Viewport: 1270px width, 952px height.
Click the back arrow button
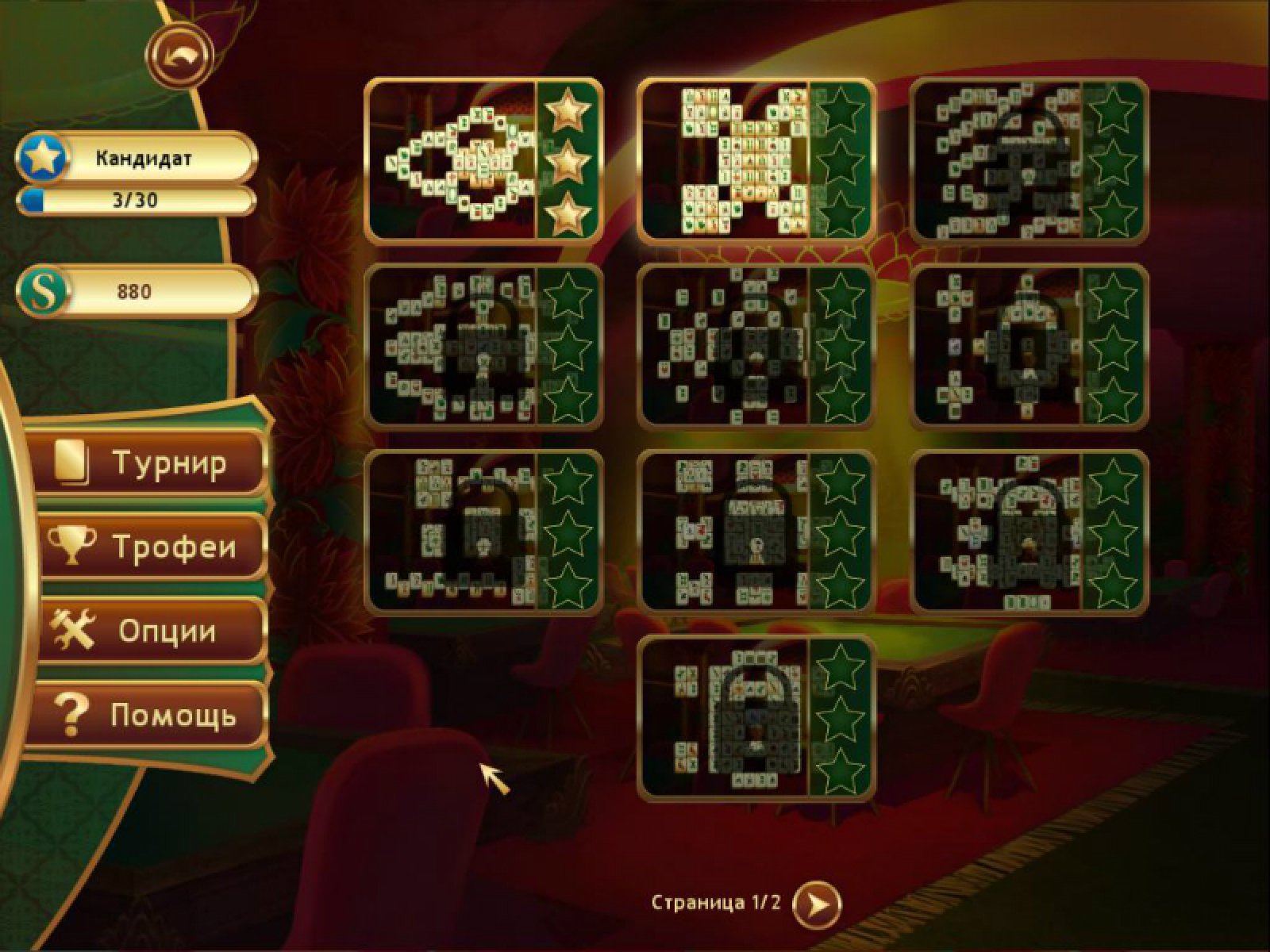tap(180, 56)
